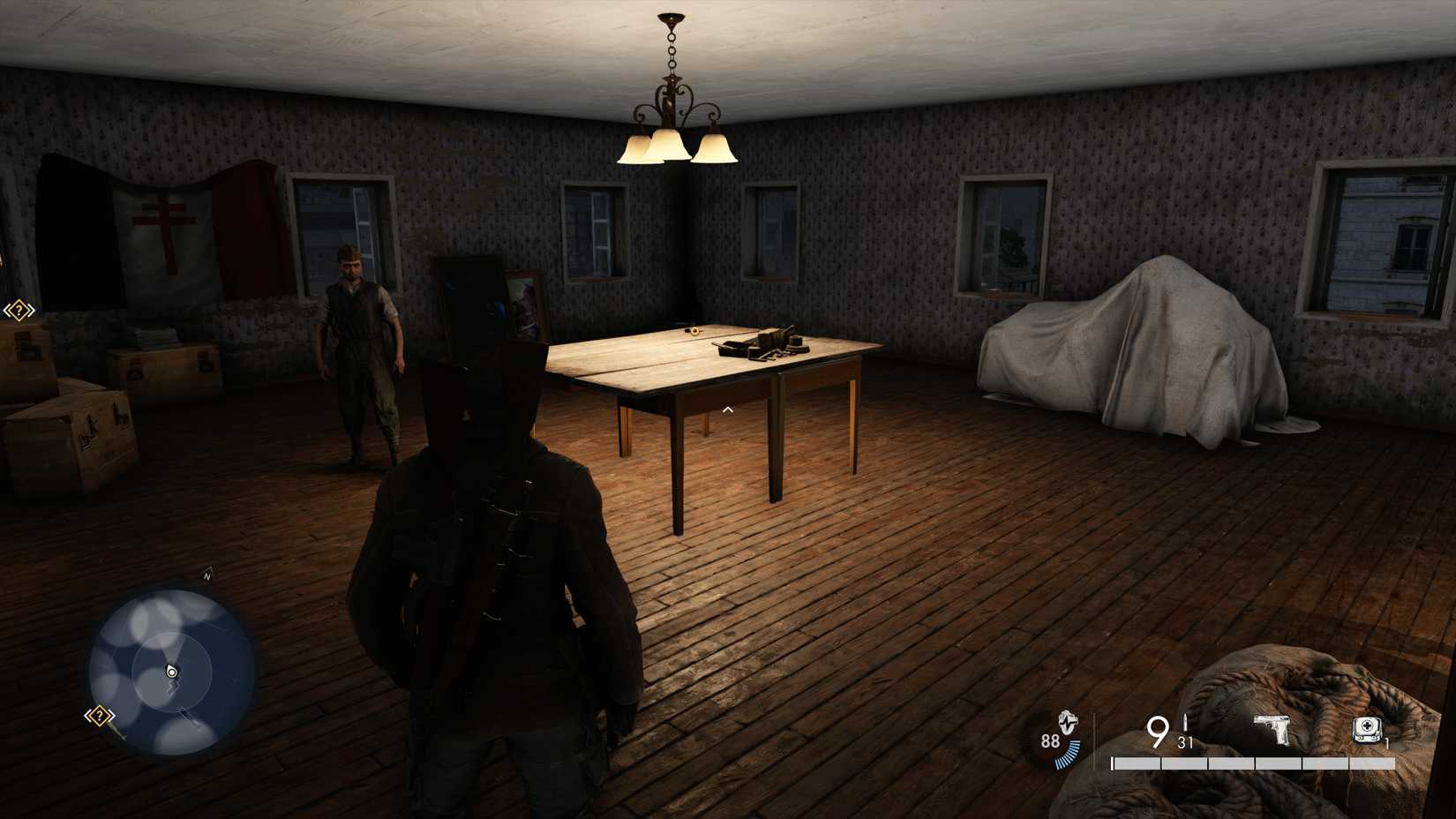Screen dimensions: 1456x819
Task: Click the player position arrow on the minimap
Action: coord(171,671)
